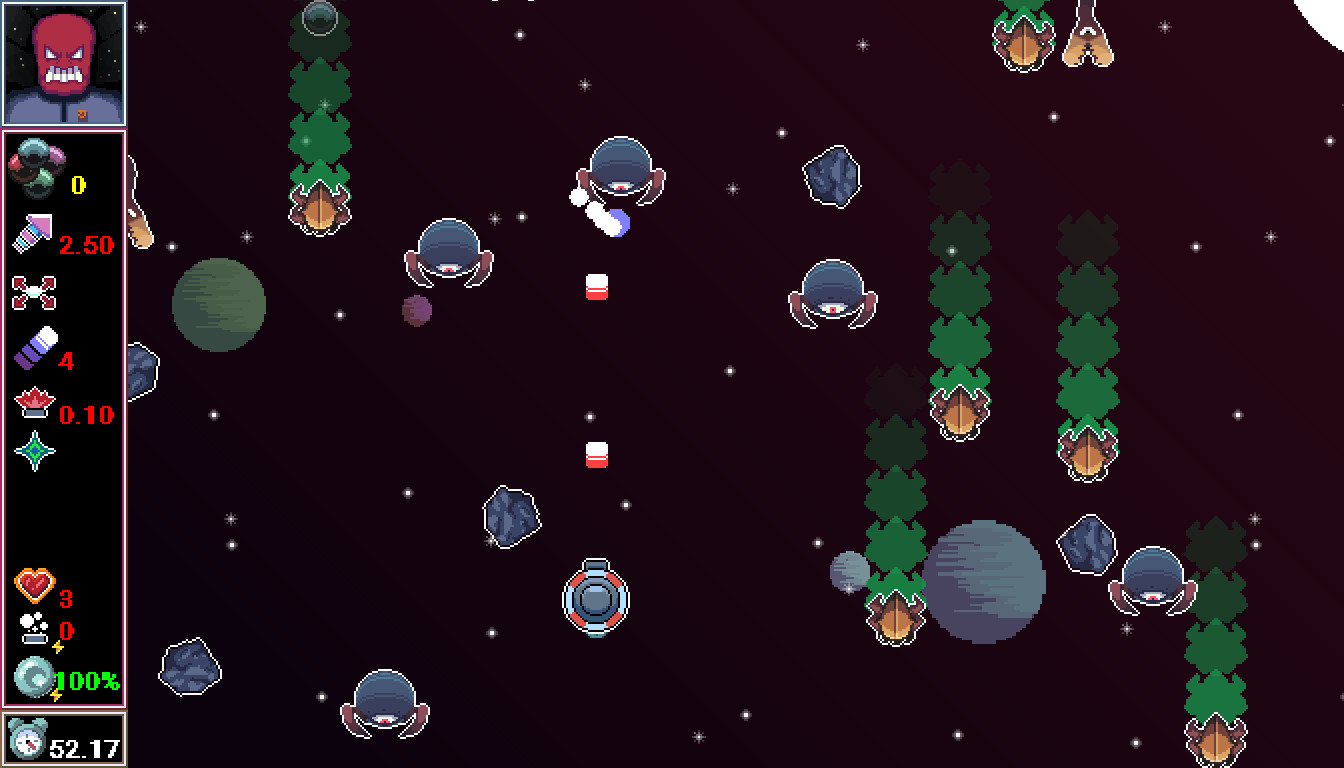Click the white and red capsule pickup
Image resolution: width=1344 pixels, height=768 pixels.
(596, 288)
